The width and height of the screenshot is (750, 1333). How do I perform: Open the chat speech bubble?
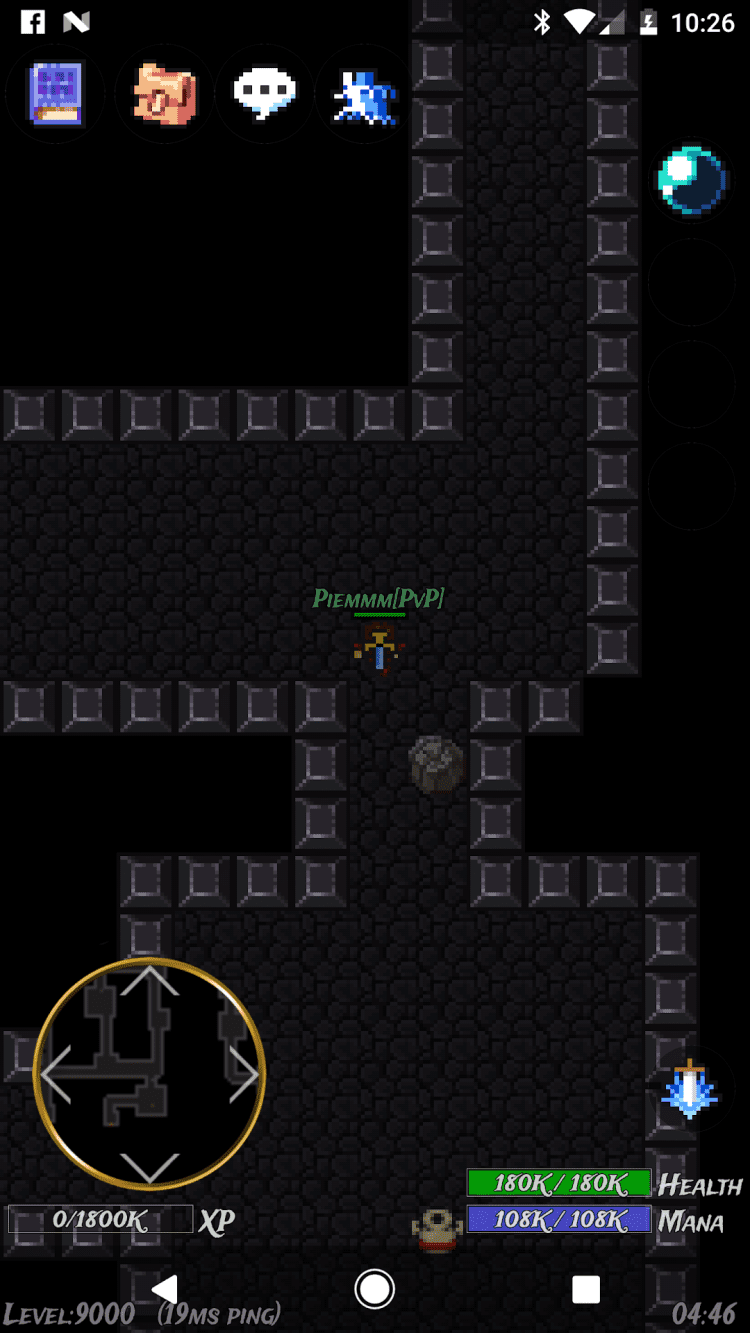pyautogui.click(x=264, y=93)
